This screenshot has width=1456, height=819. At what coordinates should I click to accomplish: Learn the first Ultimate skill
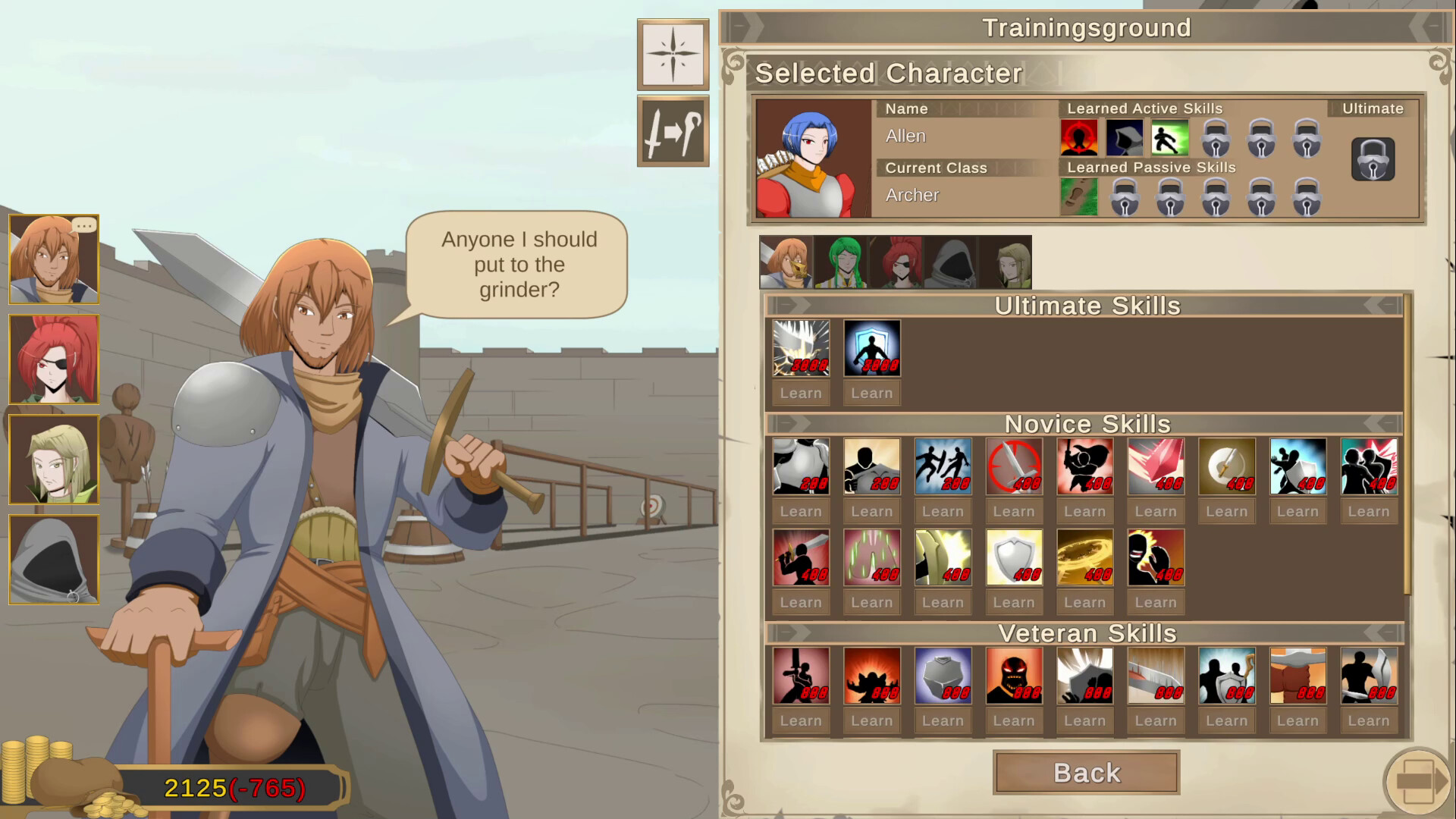800,393
